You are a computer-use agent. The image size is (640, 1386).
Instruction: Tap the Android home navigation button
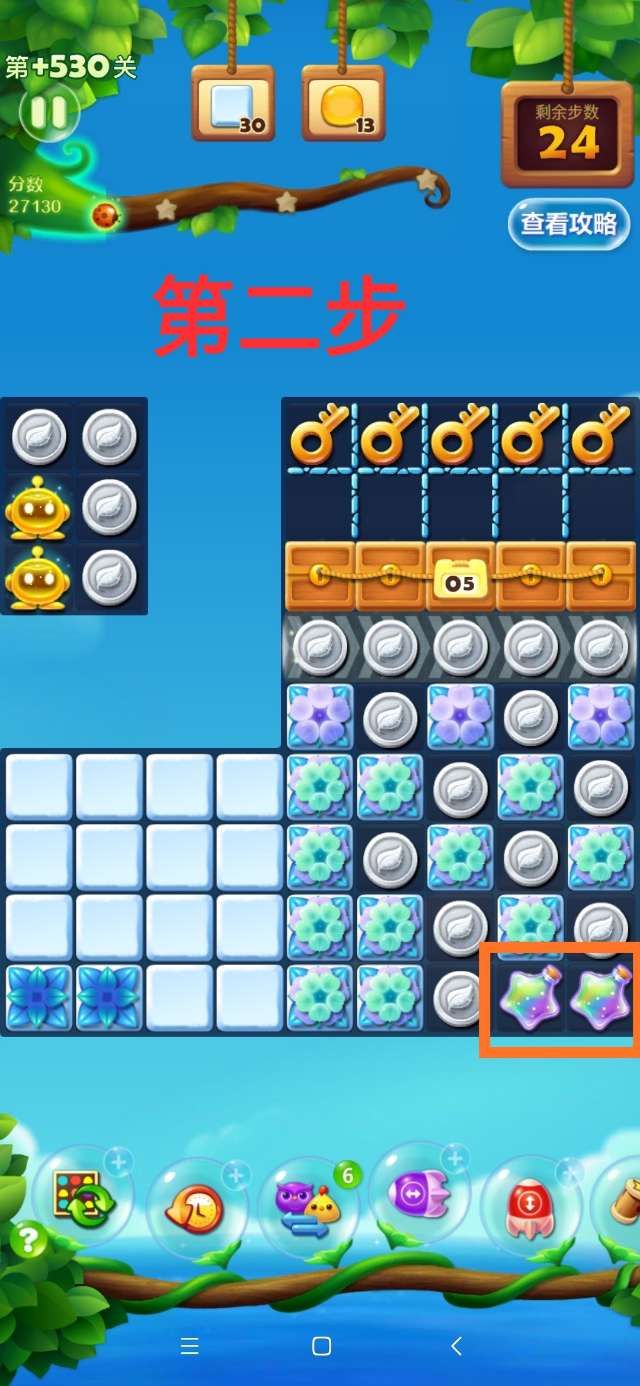coord(321,1346)
